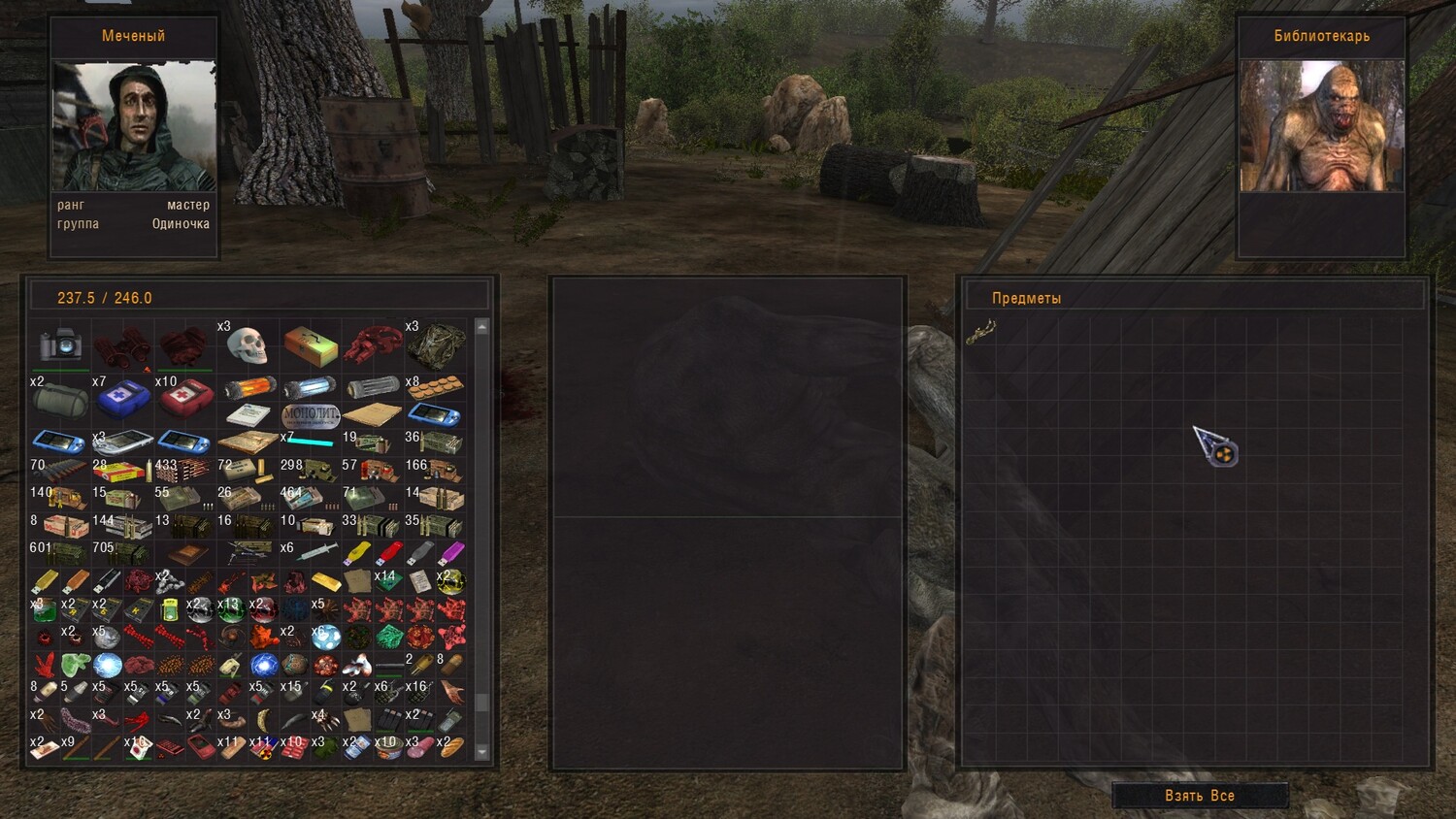
Task: Click the inventory scrollbar's up arrow
Action: coord(481,327)
